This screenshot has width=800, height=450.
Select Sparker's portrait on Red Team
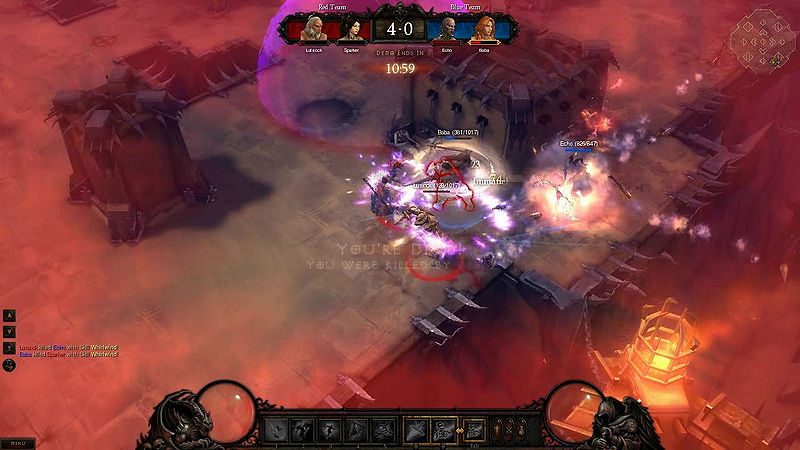(x=350, y=30)
